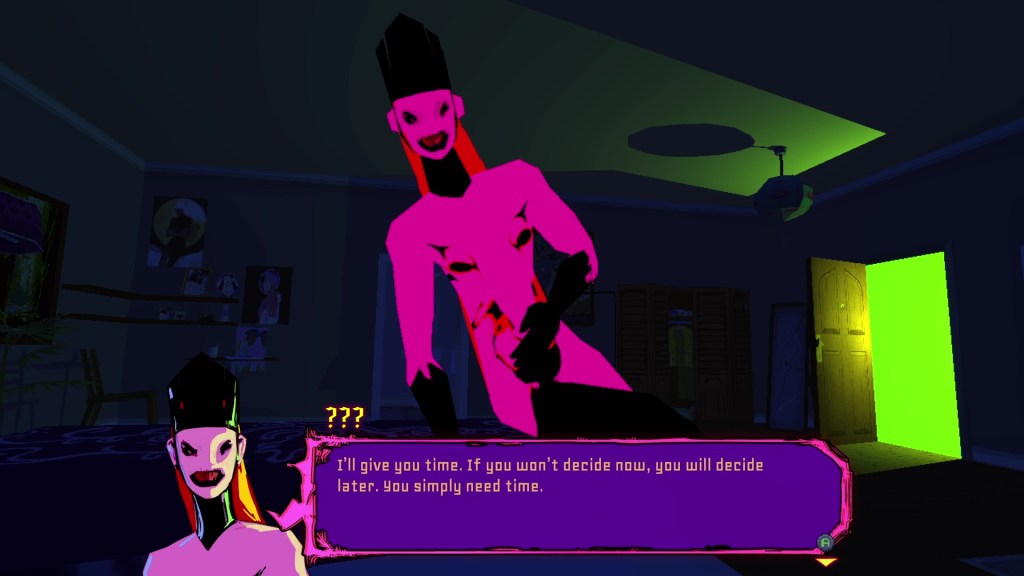Click the orange continue arrow under the dialogue

tap(825, 562)
